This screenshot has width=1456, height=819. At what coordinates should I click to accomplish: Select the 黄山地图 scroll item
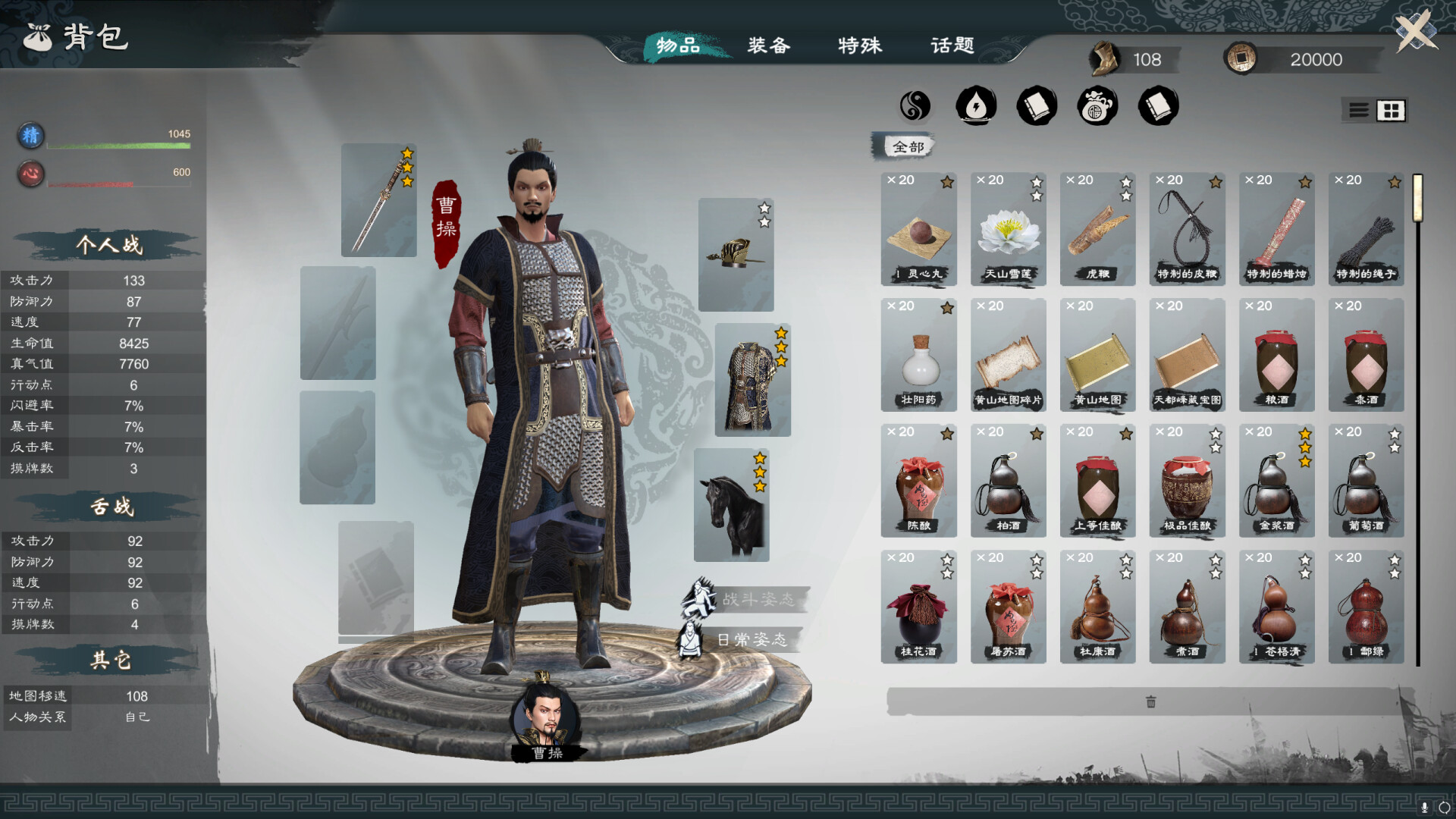point(1097,355)
